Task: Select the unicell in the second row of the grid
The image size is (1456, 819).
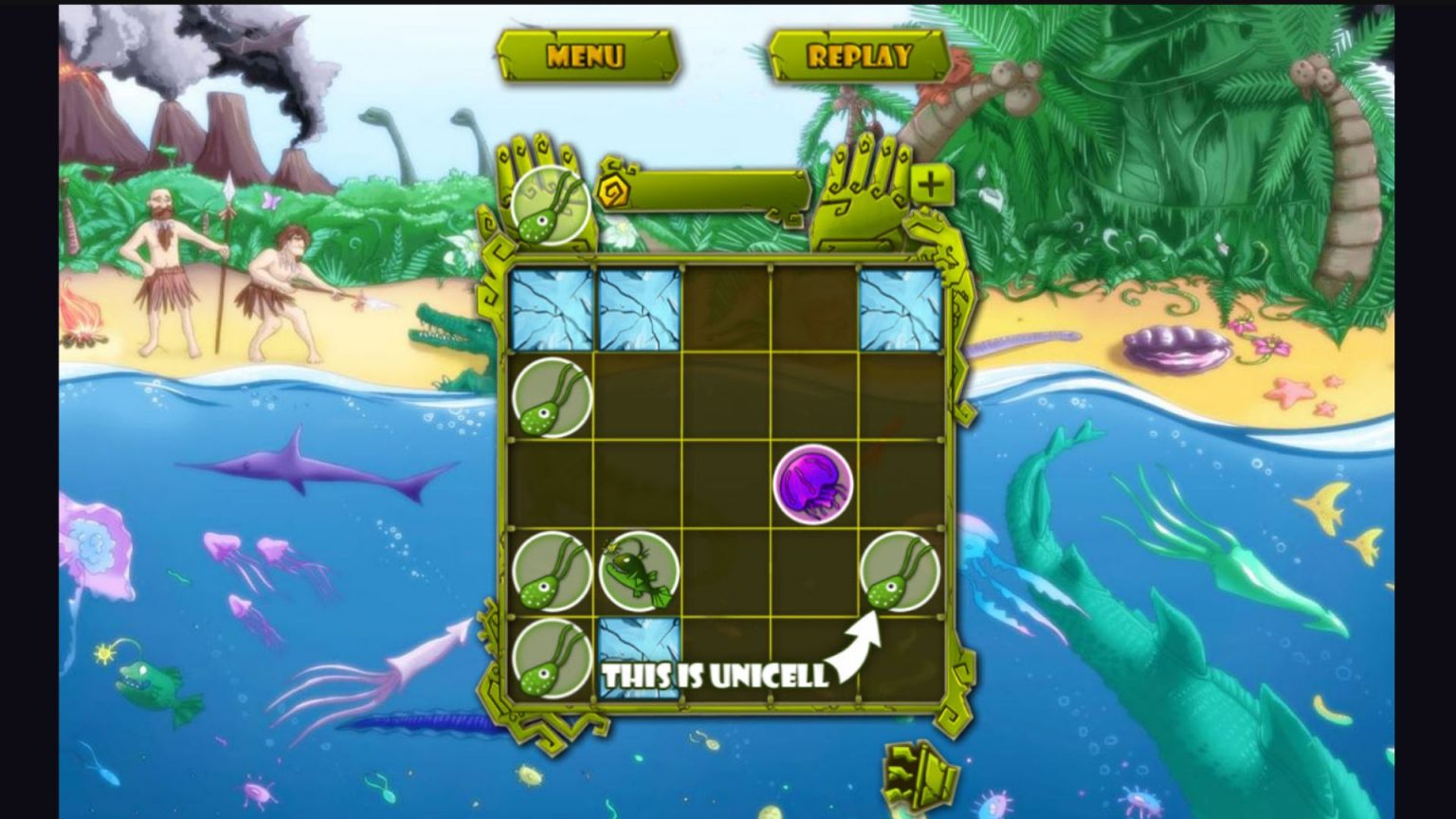Action: click(551, 398)
